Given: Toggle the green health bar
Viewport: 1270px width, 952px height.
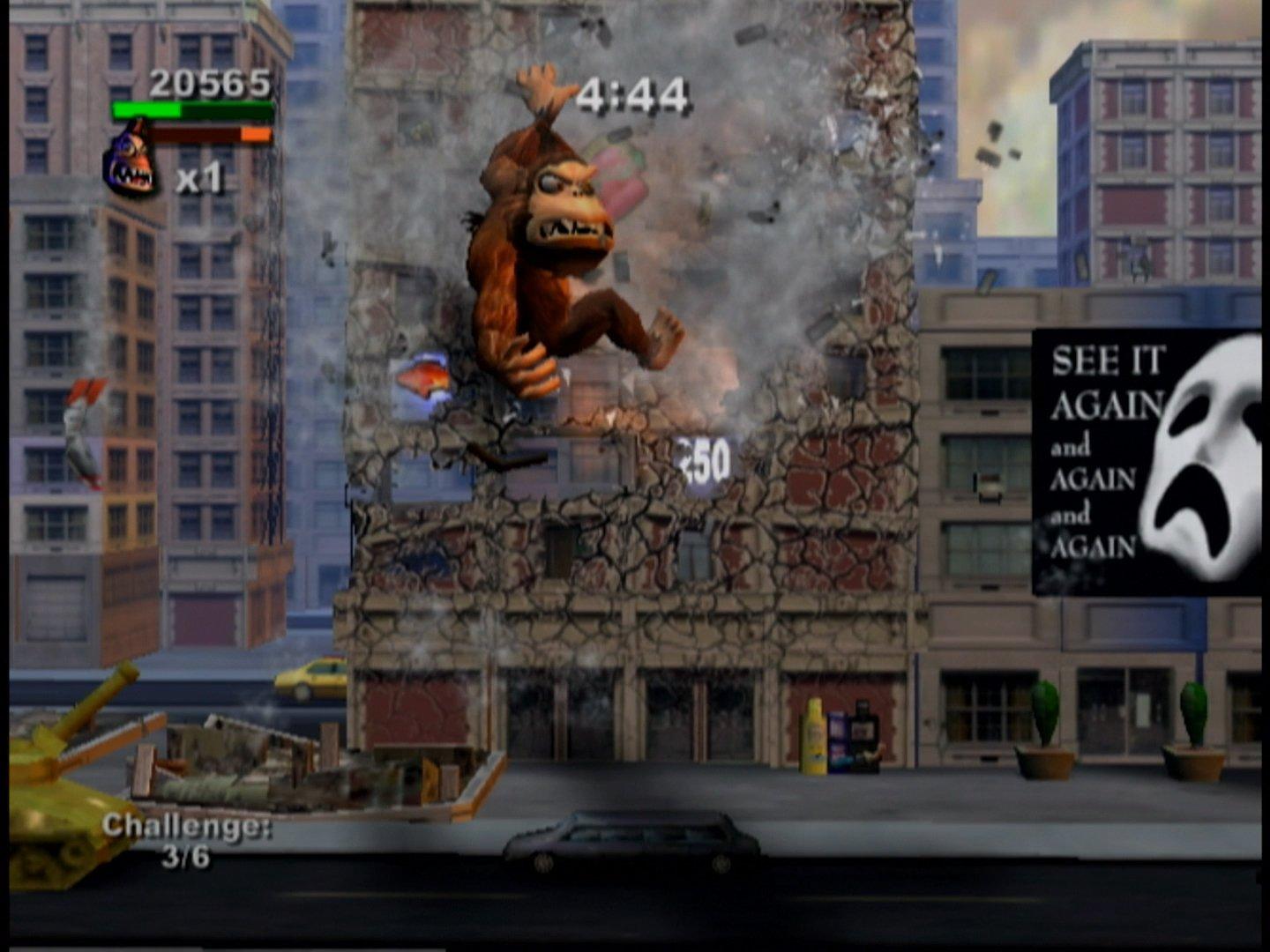Looking at the screenshot, I should pos(192,109).
